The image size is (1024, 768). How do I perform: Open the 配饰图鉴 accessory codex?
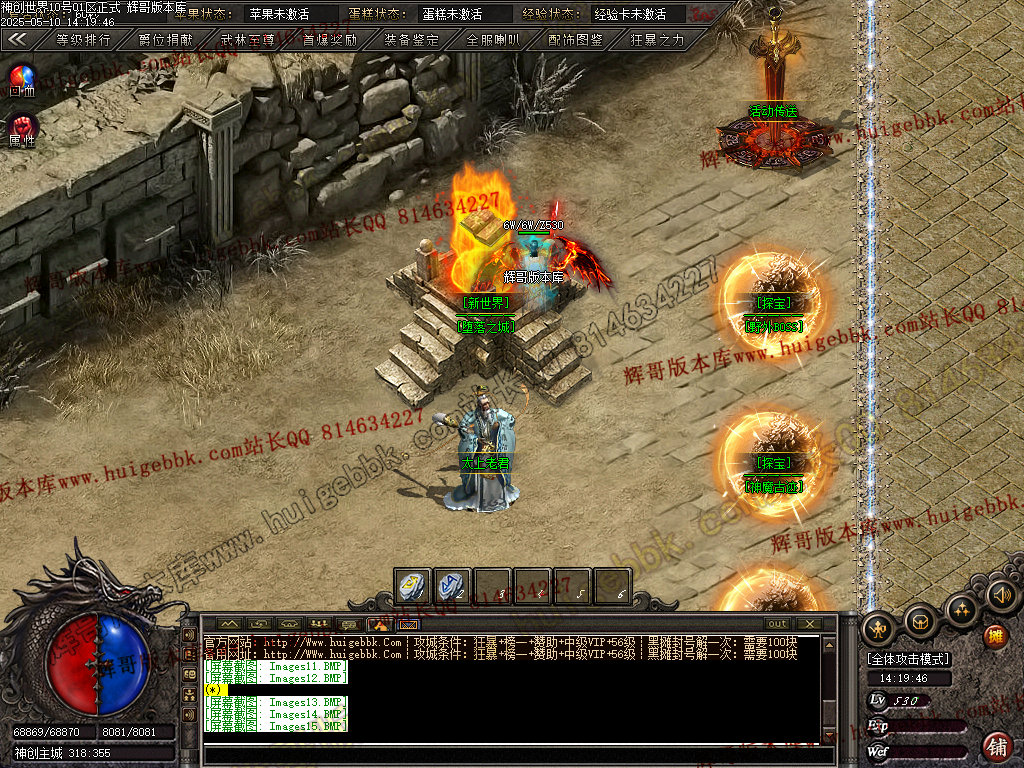pos(575,40)
